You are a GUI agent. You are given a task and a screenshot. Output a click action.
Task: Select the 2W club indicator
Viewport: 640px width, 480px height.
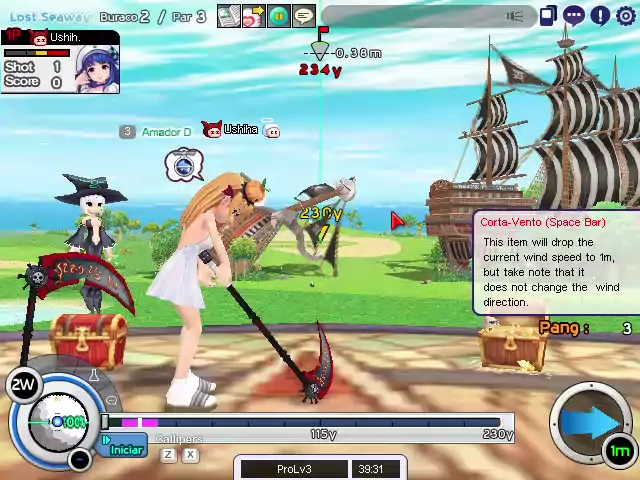point(24,385)
